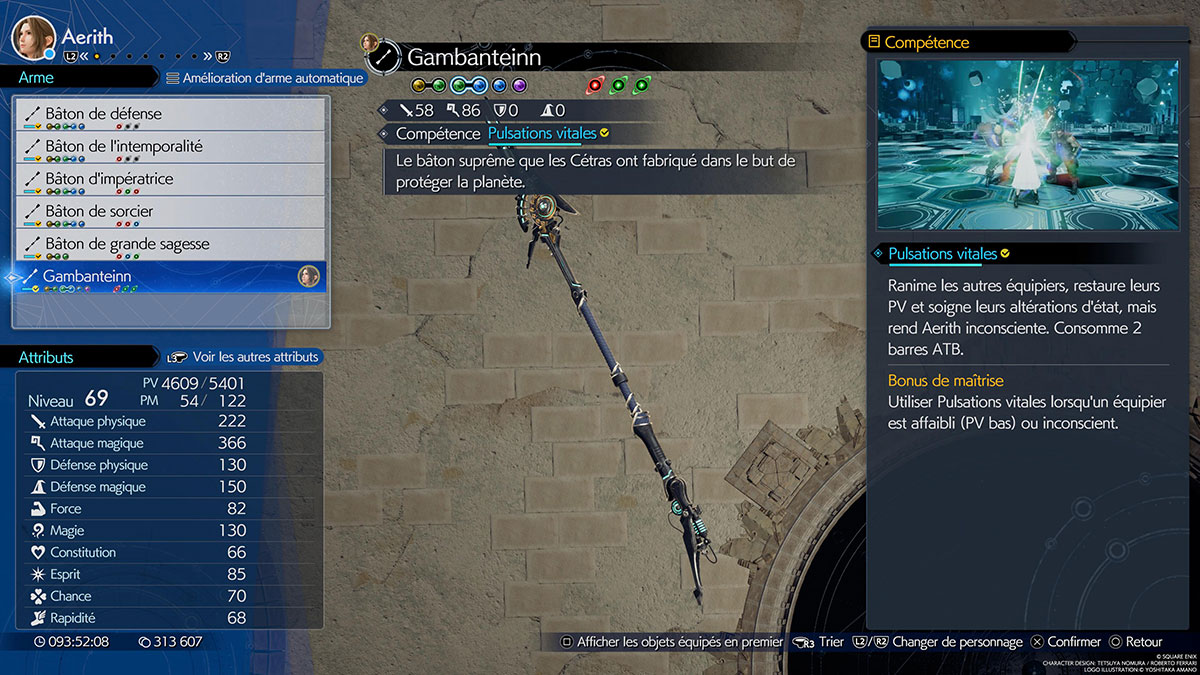Choose Bâton de l'intemporalité from the list
Screen dimensions: 1200x675
point(170,147)
